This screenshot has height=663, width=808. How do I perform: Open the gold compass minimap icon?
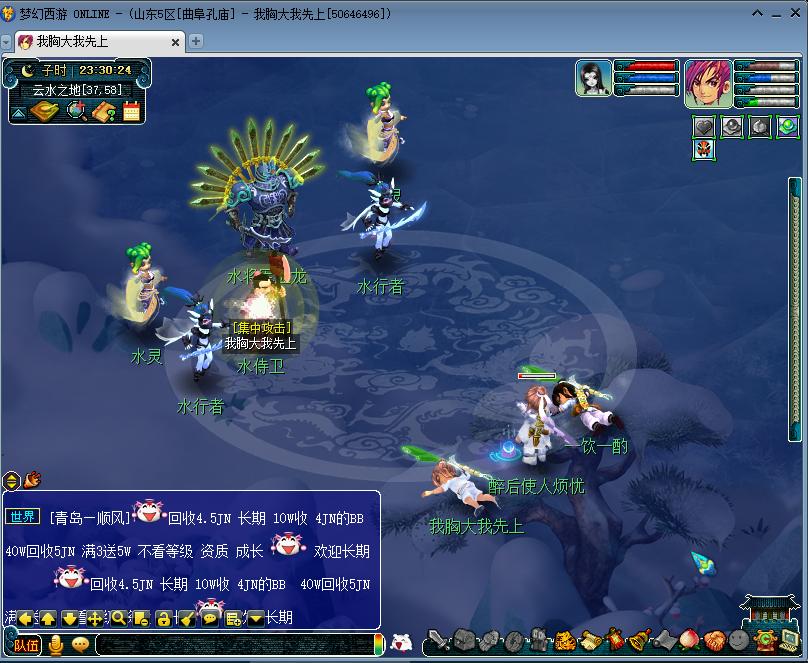click(x=45, y=111)
